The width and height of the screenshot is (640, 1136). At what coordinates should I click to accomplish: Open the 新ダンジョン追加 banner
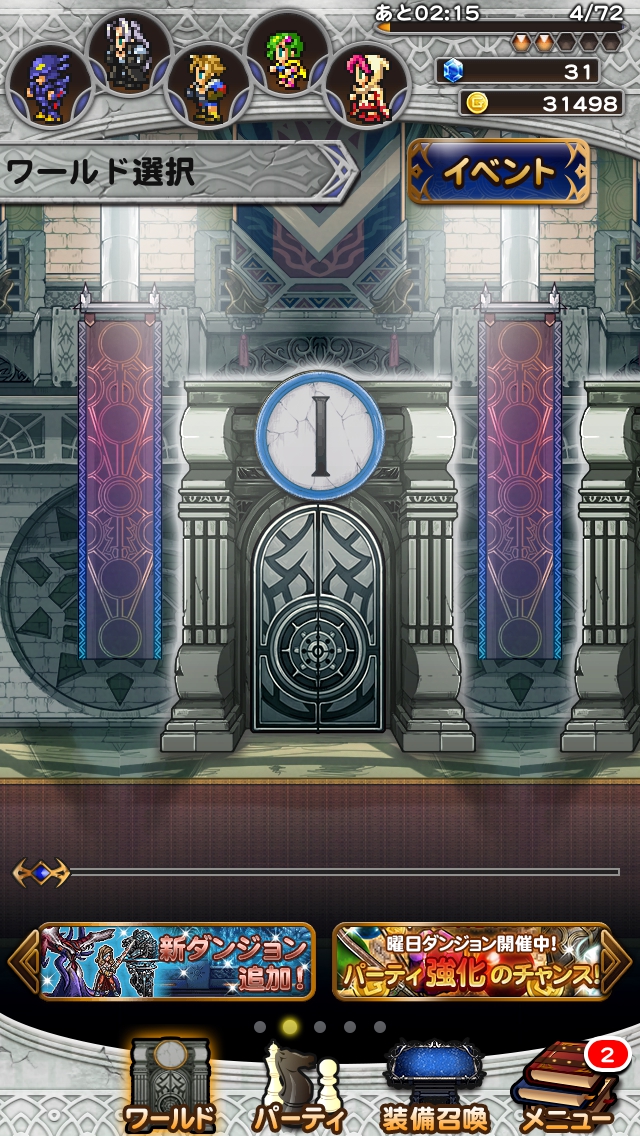point(177,961)
